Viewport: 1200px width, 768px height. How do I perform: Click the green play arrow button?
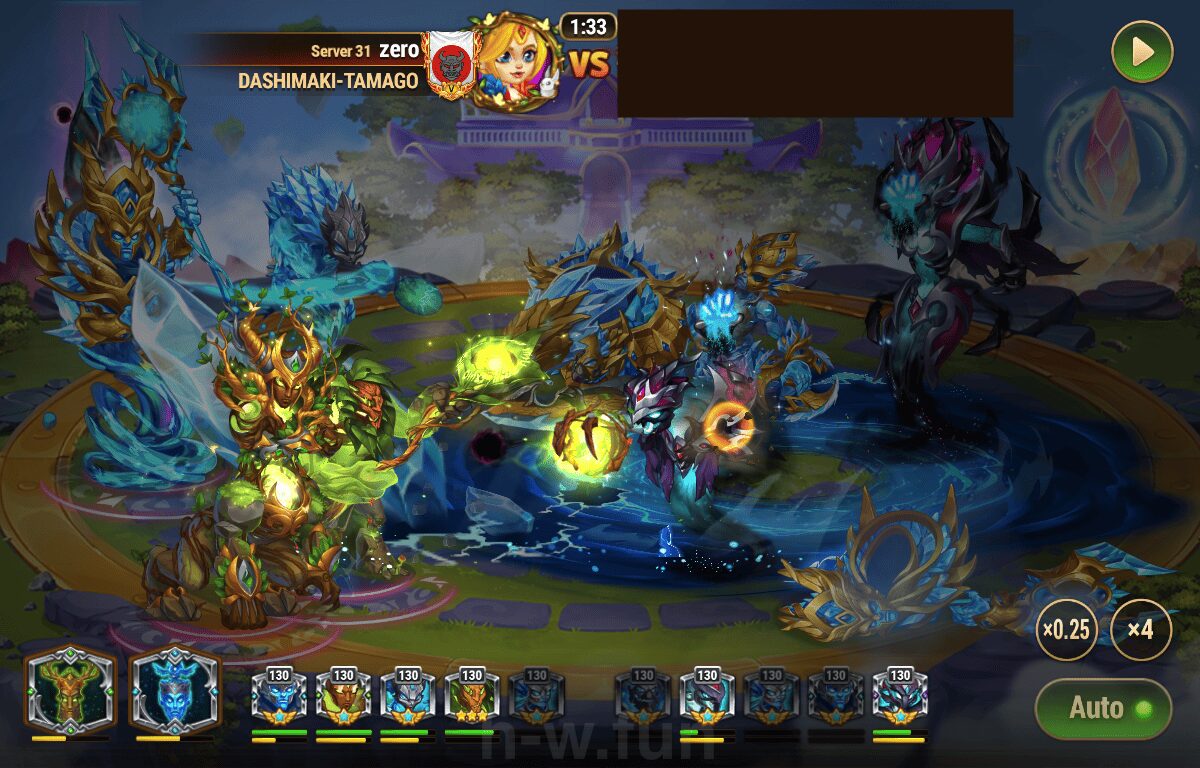[1142, 52]
